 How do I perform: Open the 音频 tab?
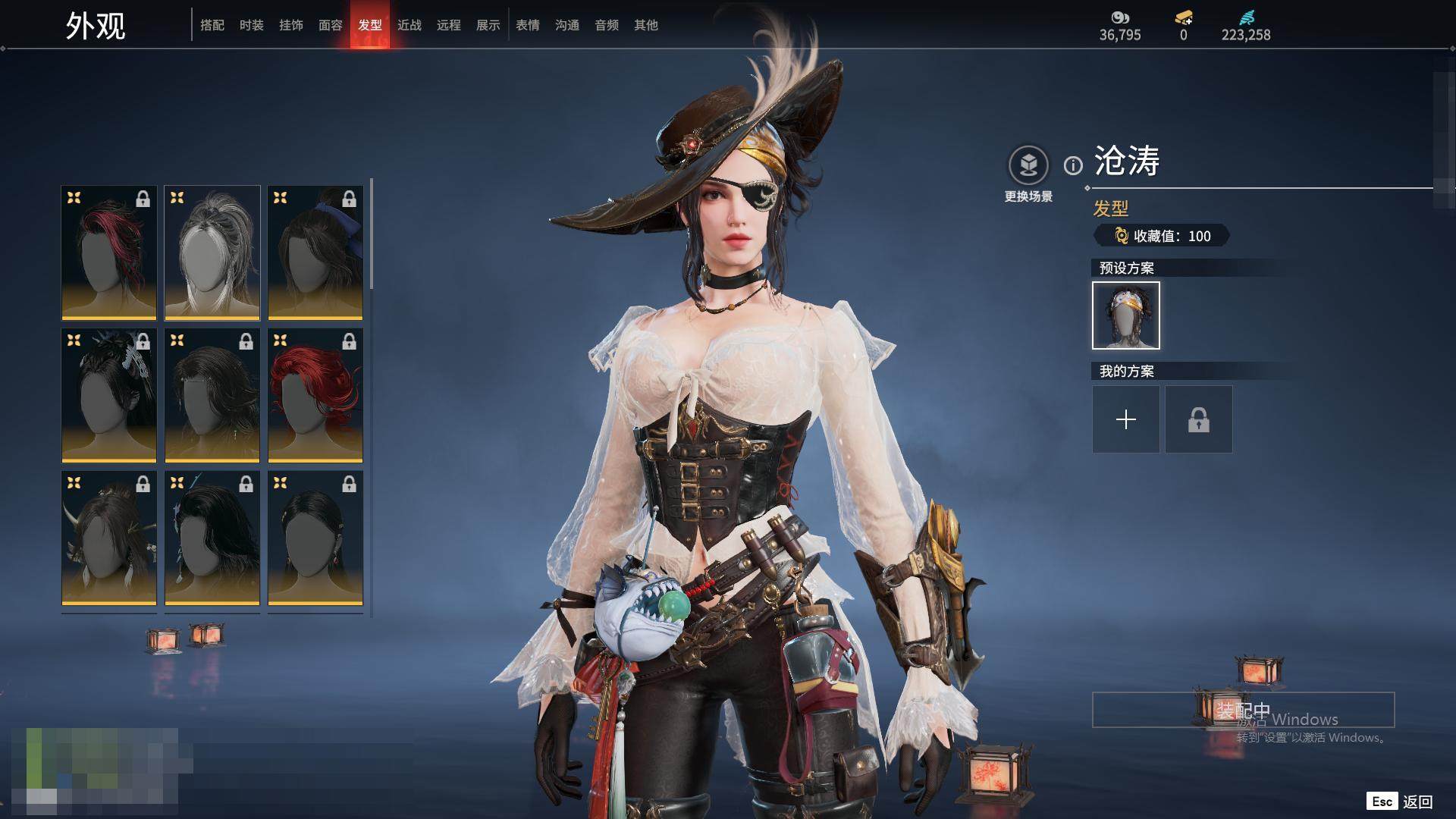607,25
